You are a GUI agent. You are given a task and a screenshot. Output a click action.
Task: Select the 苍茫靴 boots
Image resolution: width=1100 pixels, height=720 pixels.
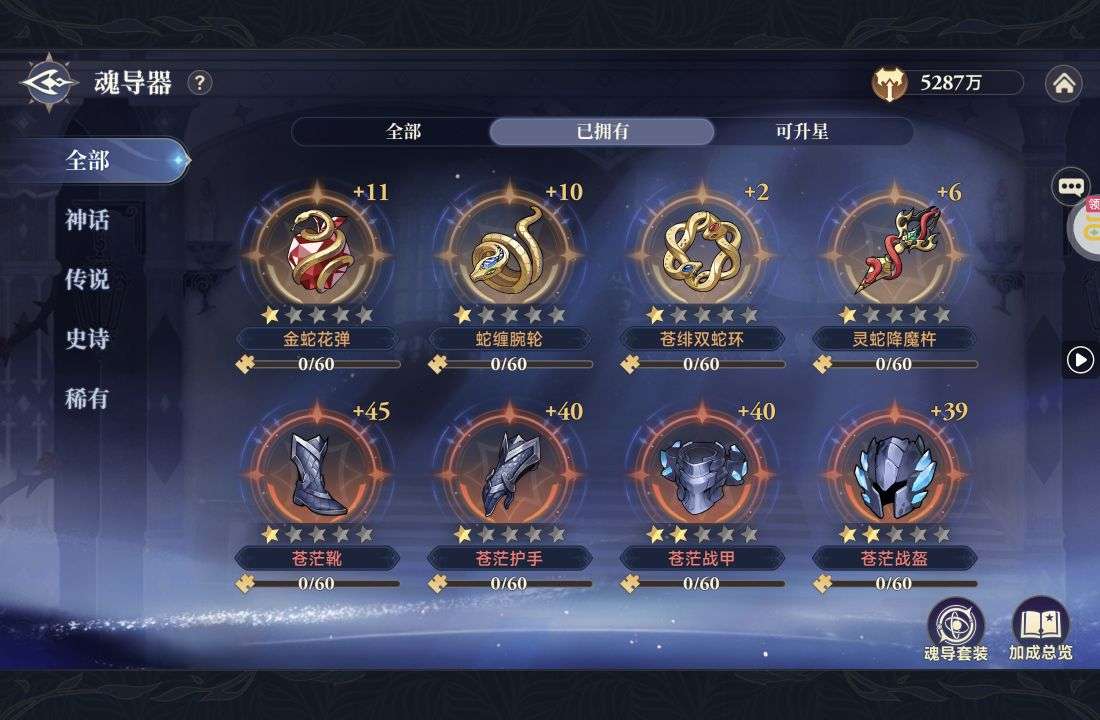(x=316, y=470)
